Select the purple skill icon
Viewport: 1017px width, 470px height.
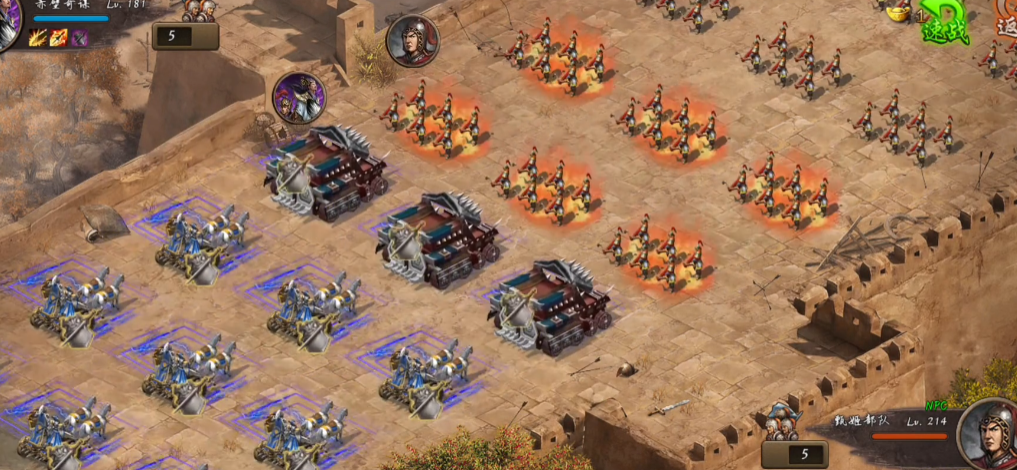tap(79, 39)
